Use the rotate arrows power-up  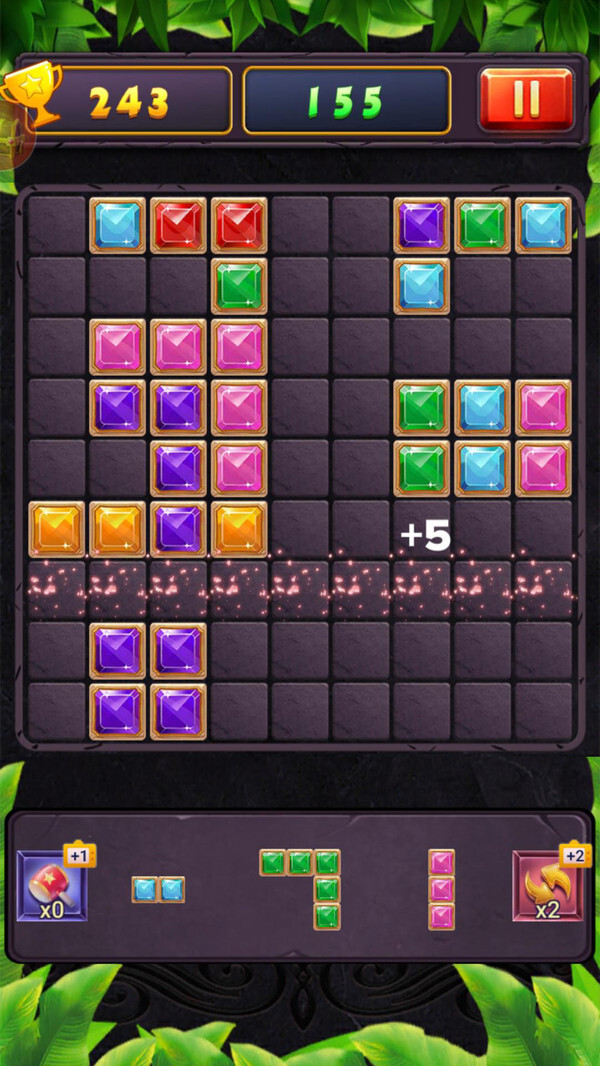point(547,885)
